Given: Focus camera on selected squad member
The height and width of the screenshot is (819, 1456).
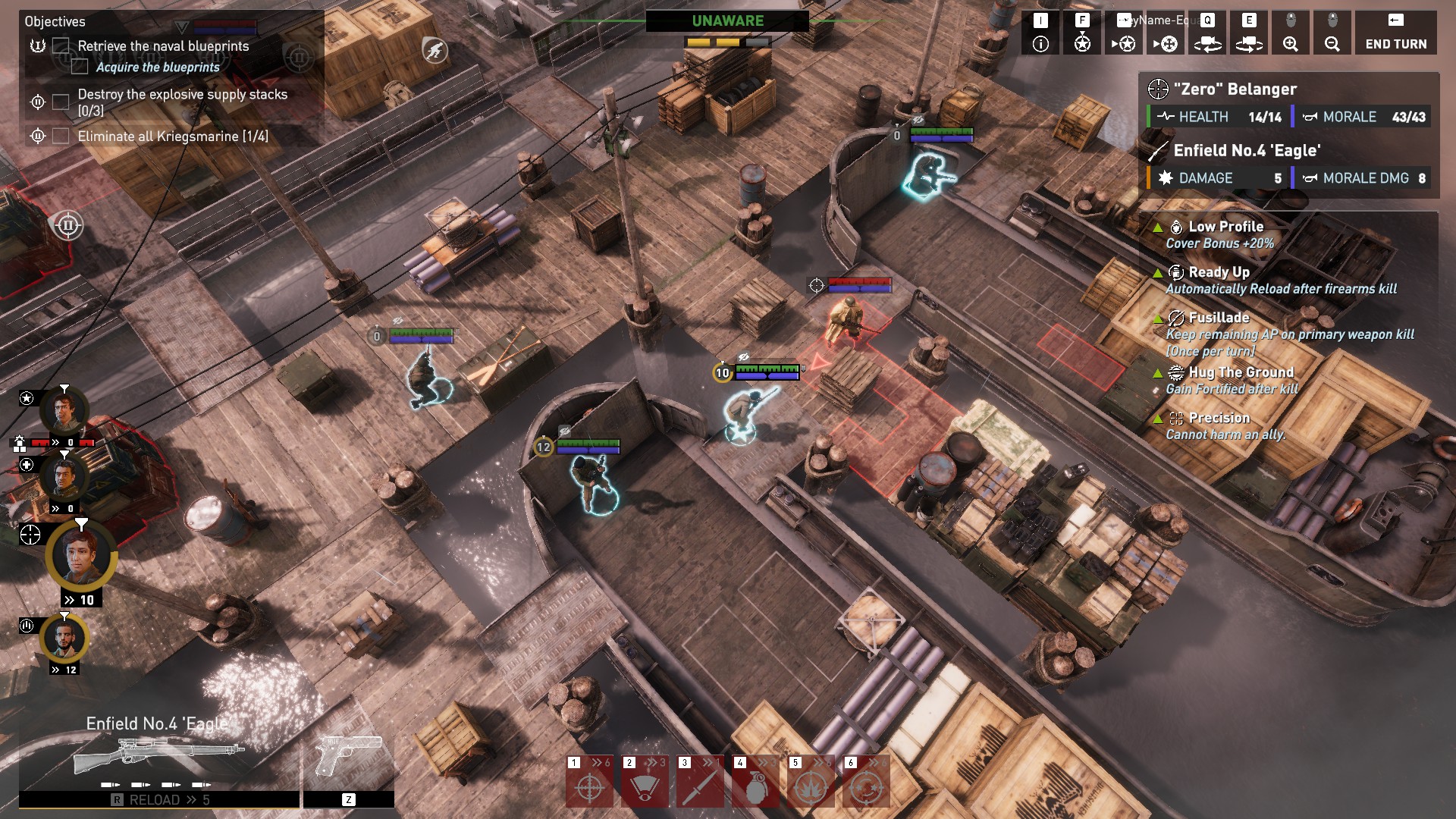Looking at the screenshot, I should pos(1082,33).
